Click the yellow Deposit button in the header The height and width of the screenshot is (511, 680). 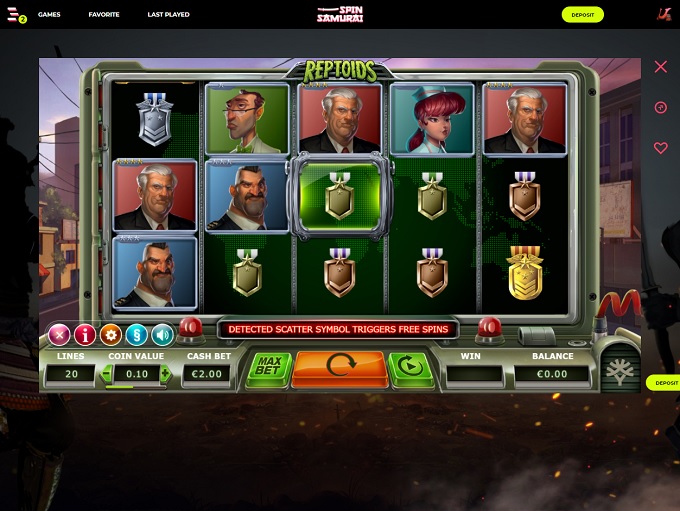582,15
